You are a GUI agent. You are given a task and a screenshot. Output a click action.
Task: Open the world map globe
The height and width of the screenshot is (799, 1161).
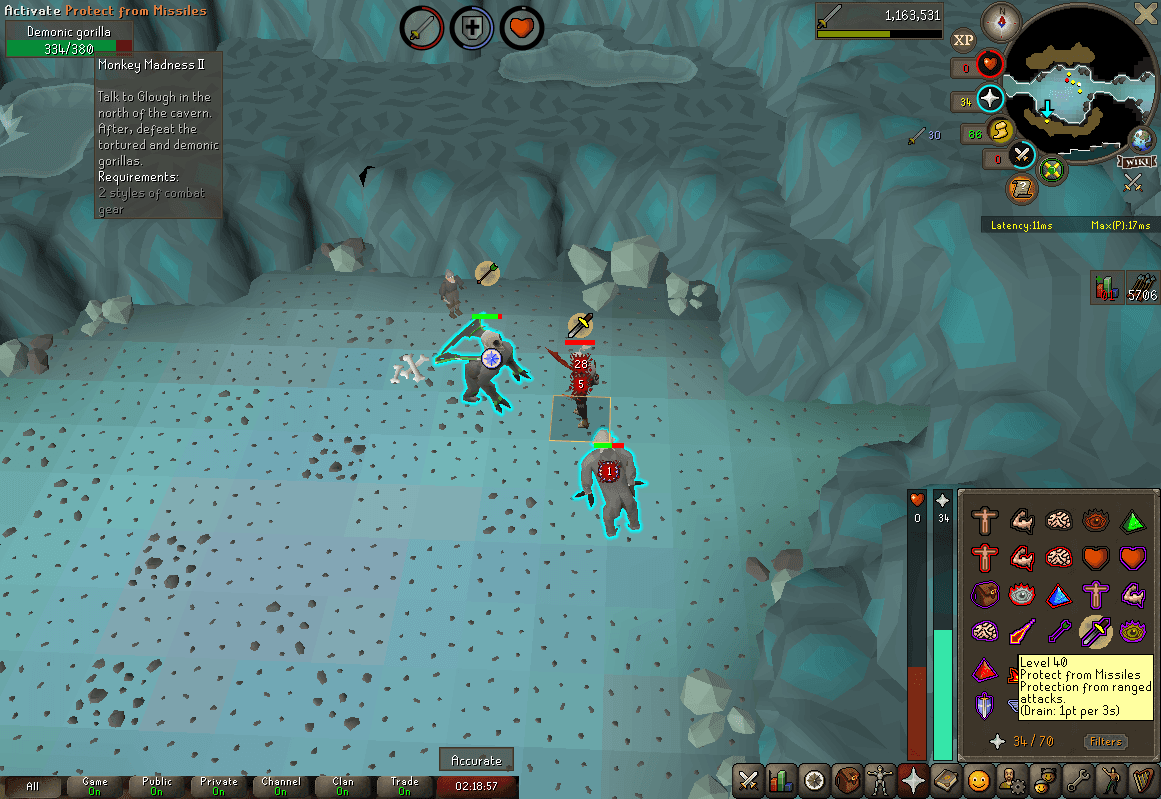click(x=1142, y=139)
